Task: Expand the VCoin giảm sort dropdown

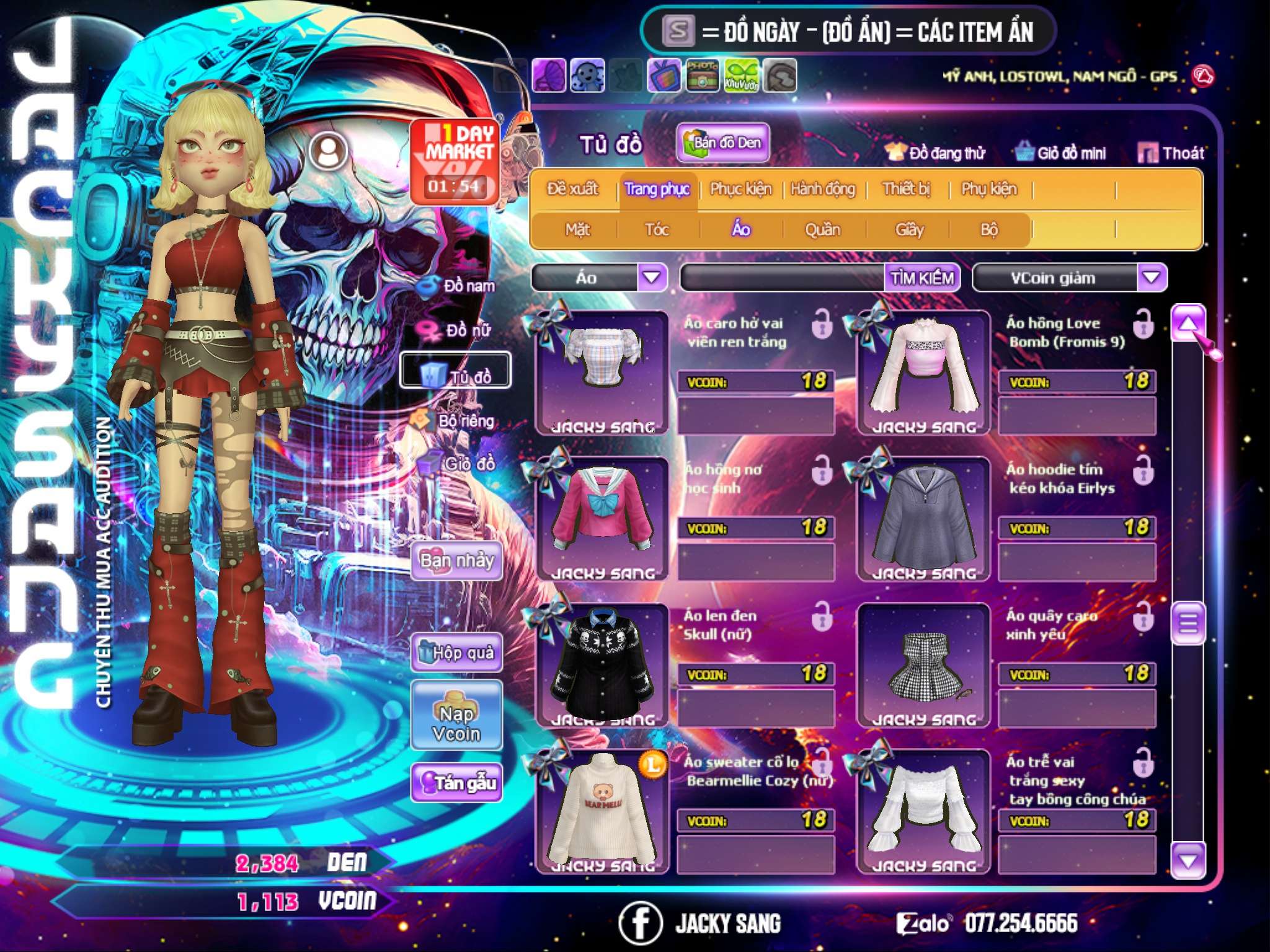Action: pyautogui.click(x=1152, y=278)
